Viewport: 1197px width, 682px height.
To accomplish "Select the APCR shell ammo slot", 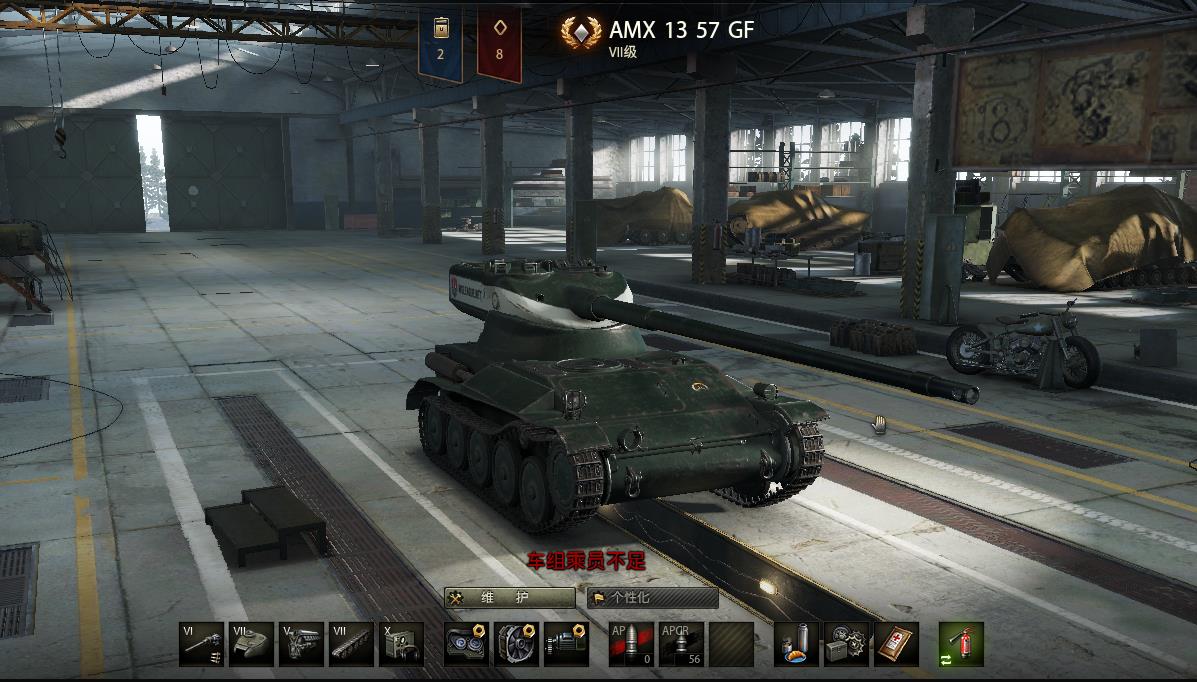I will coord(681,644).
